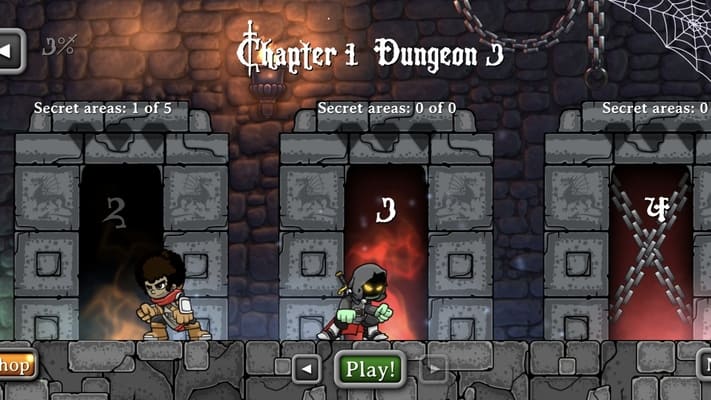This screenshot has height=400, width=711.
Task: Go back using the top-left arrow button
Action: coord(10,49)
